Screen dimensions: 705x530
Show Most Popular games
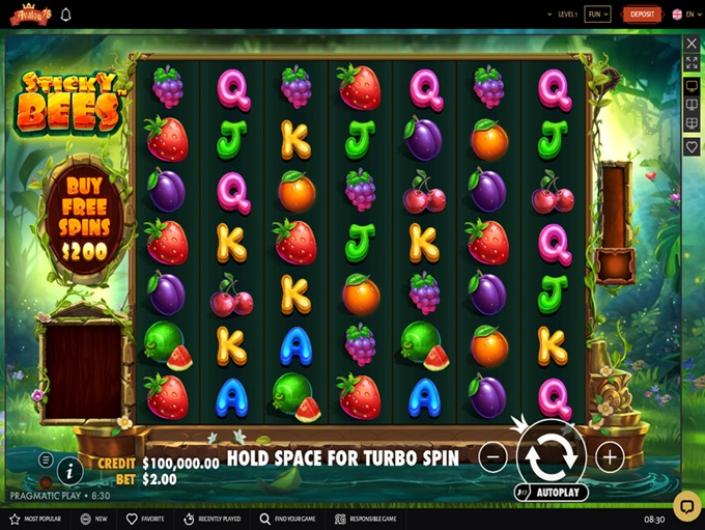click(36, 520)
